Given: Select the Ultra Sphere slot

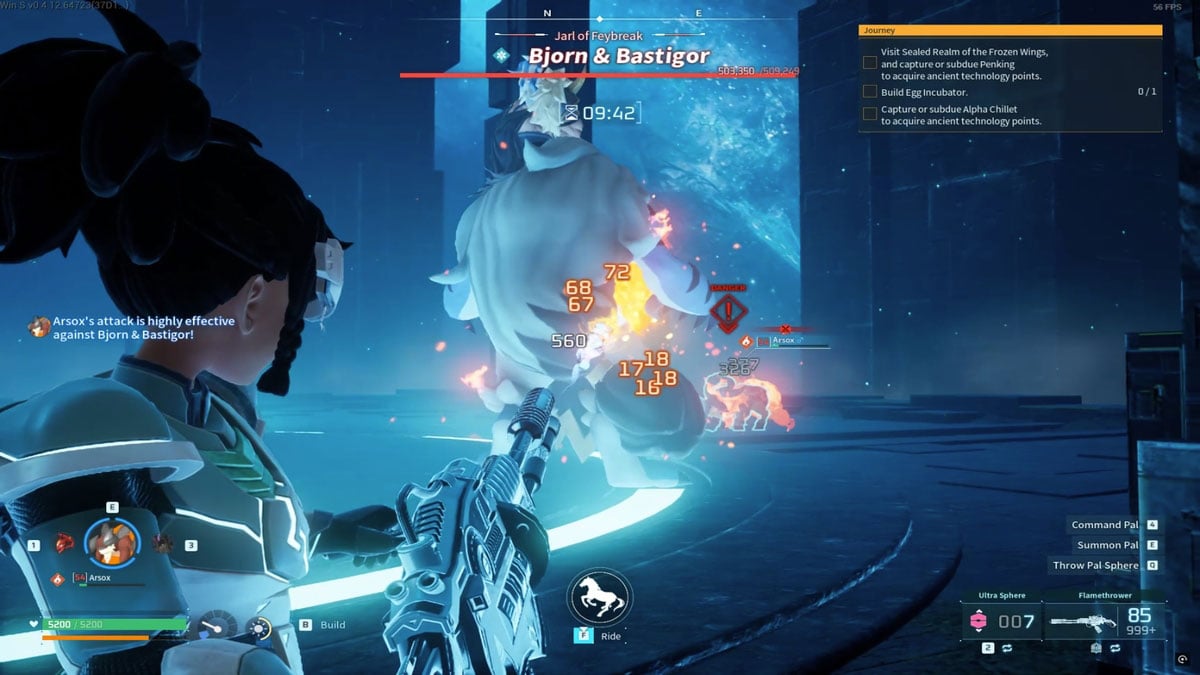Looking at the screenshot, I should (x=1001, y=621).
